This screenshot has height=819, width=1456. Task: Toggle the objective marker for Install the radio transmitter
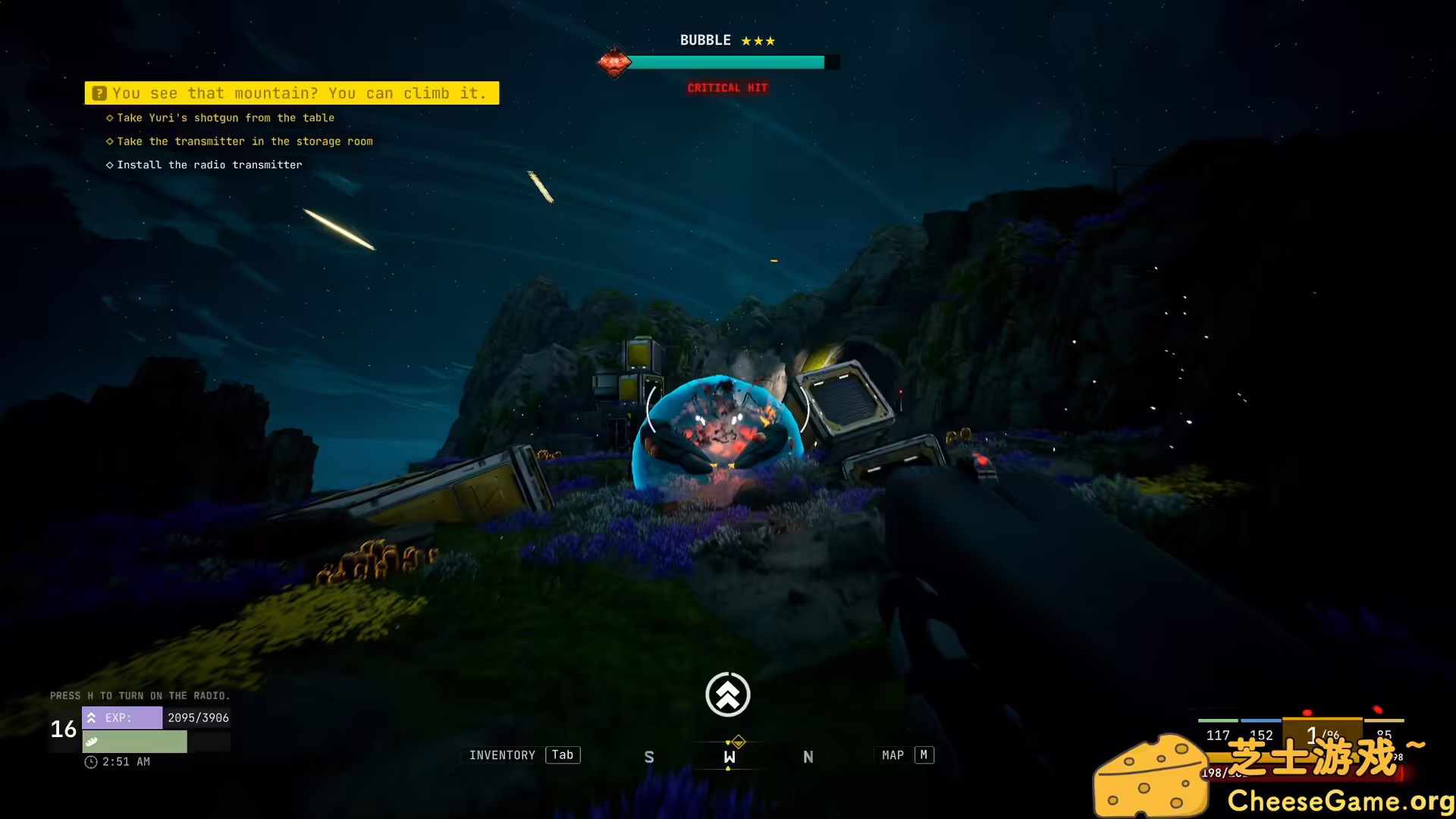108,165
